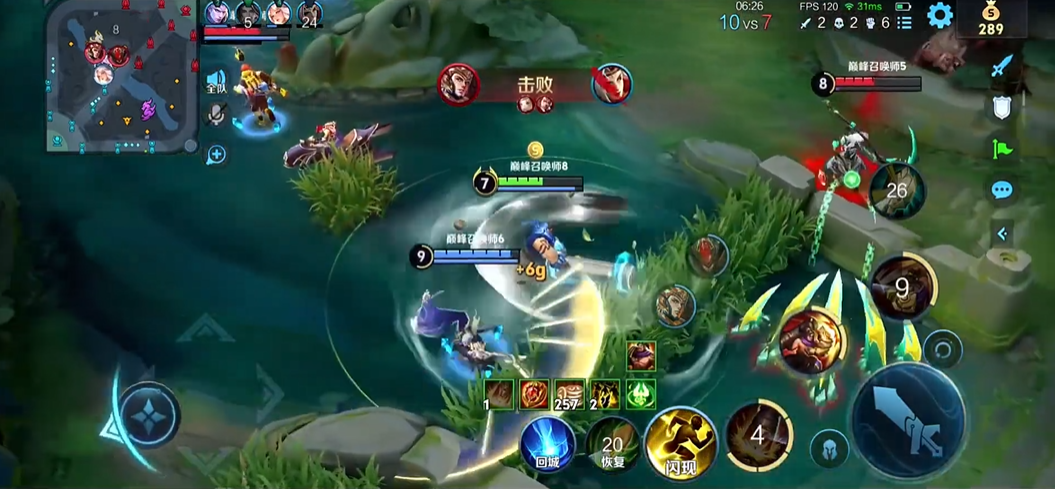1055x489 pixels.
Task: Send the green flag rally signal
Action: point(1002,149)
